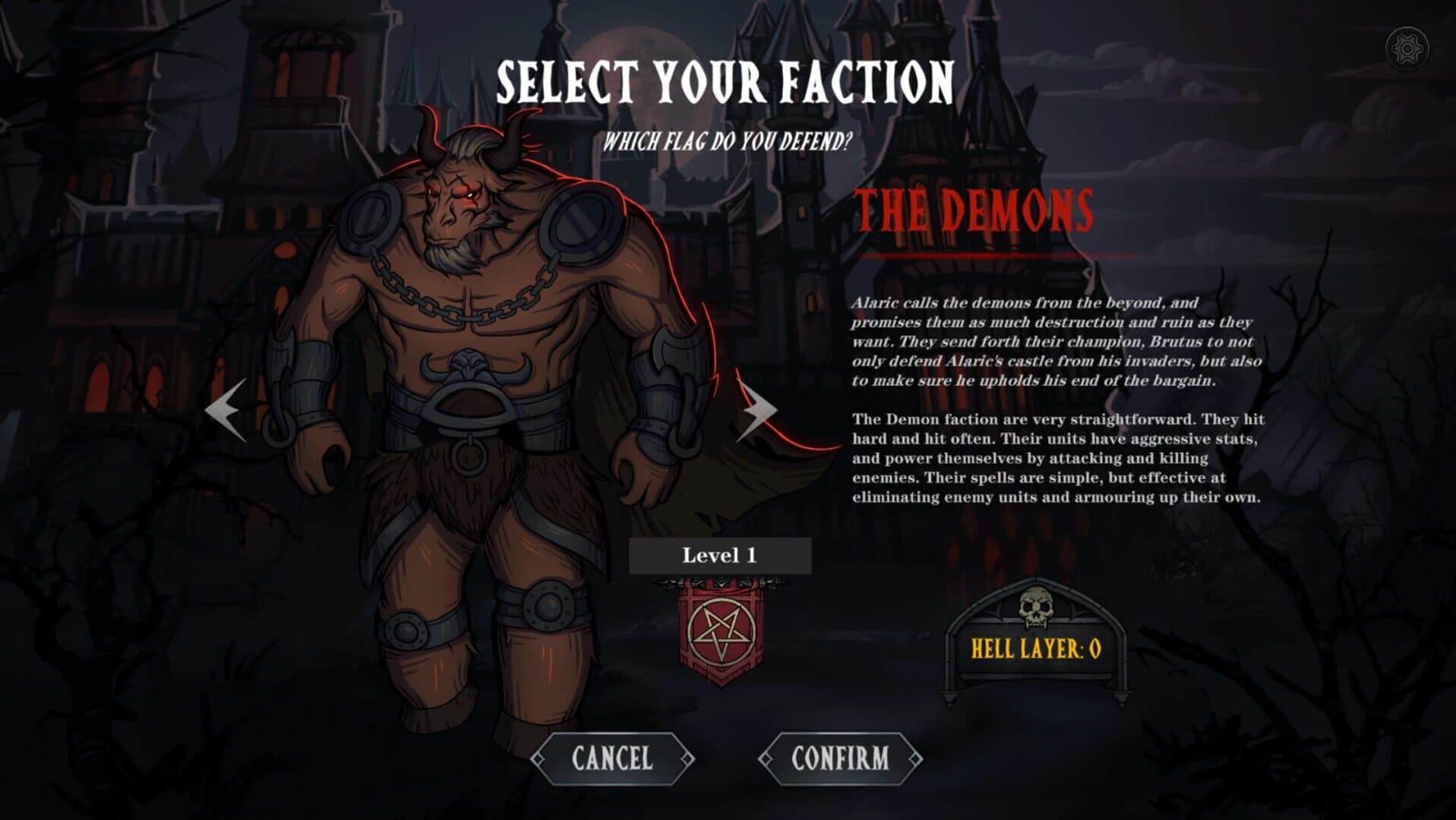Select the Demons as your faction

tap(842, 756)
